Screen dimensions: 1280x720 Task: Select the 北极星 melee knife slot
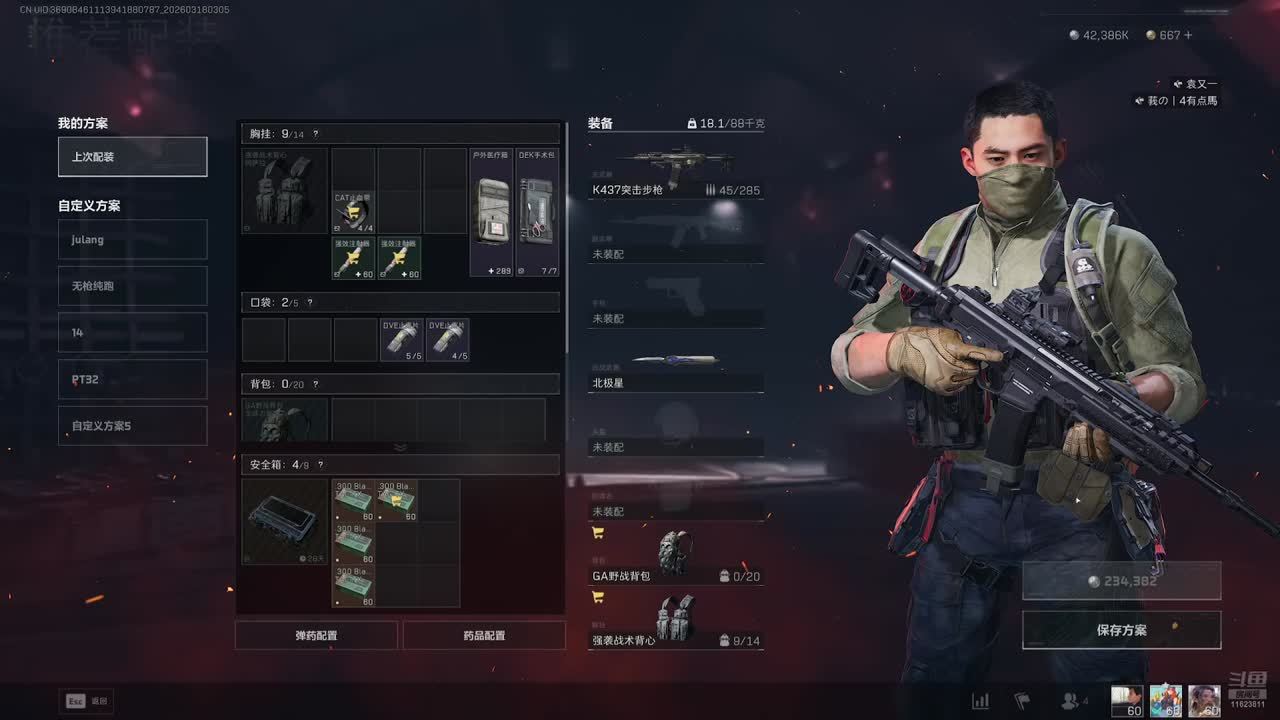pos(675,368)
